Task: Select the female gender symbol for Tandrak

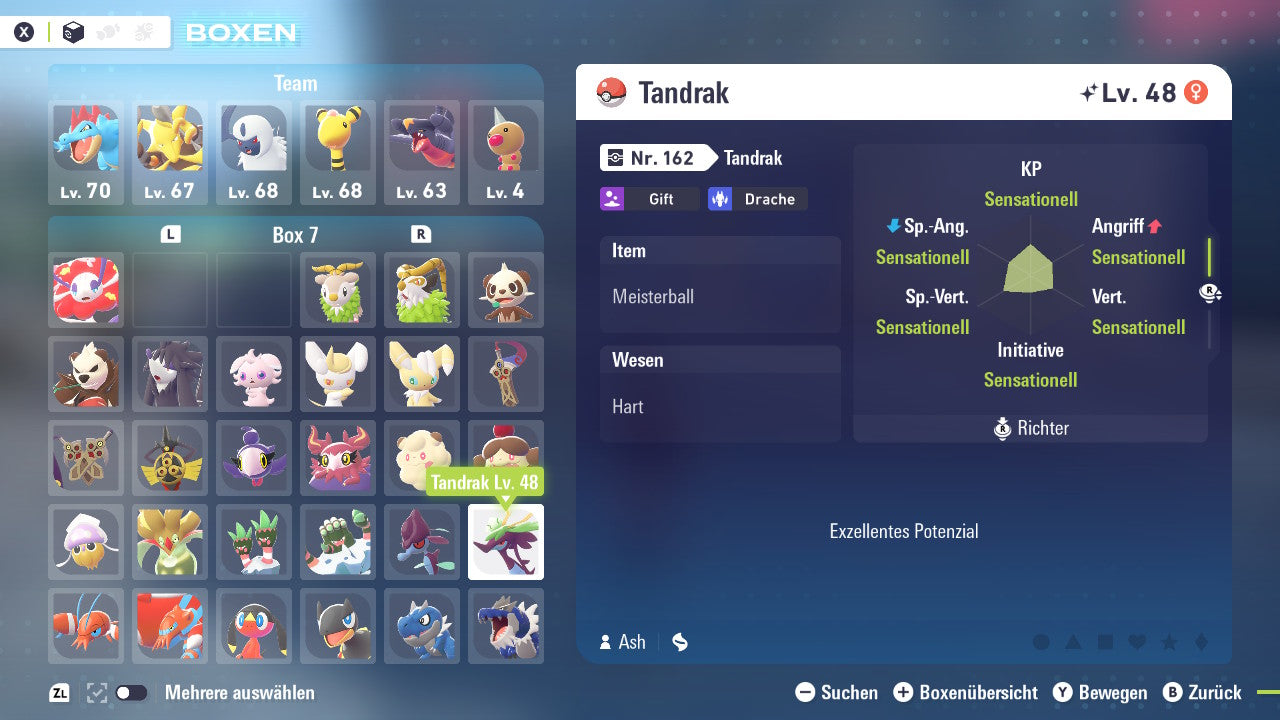Action: (1196, 92)
